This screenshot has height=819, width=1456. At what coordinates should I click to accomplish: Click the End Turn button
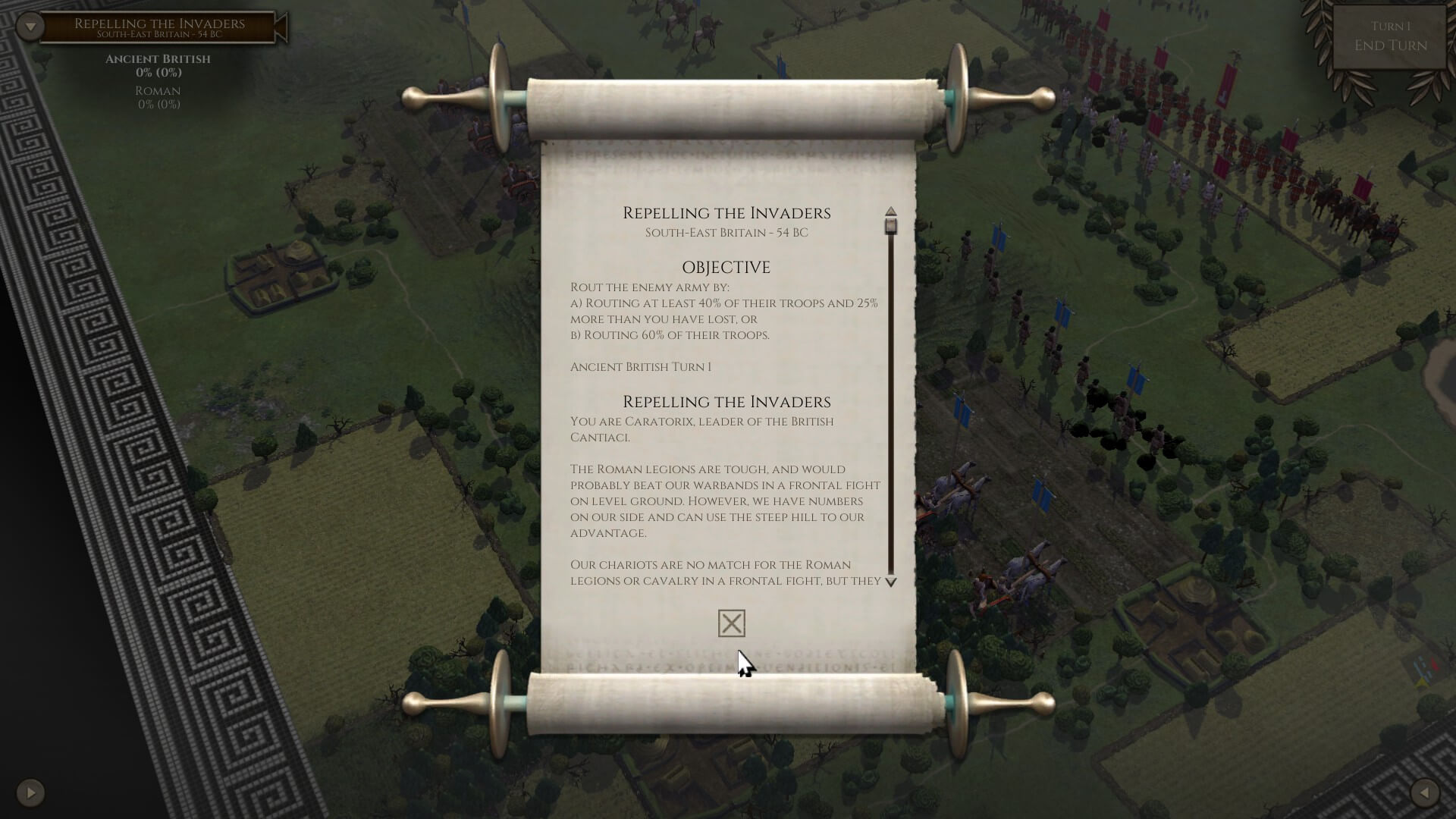click(x=1390, y=45)
